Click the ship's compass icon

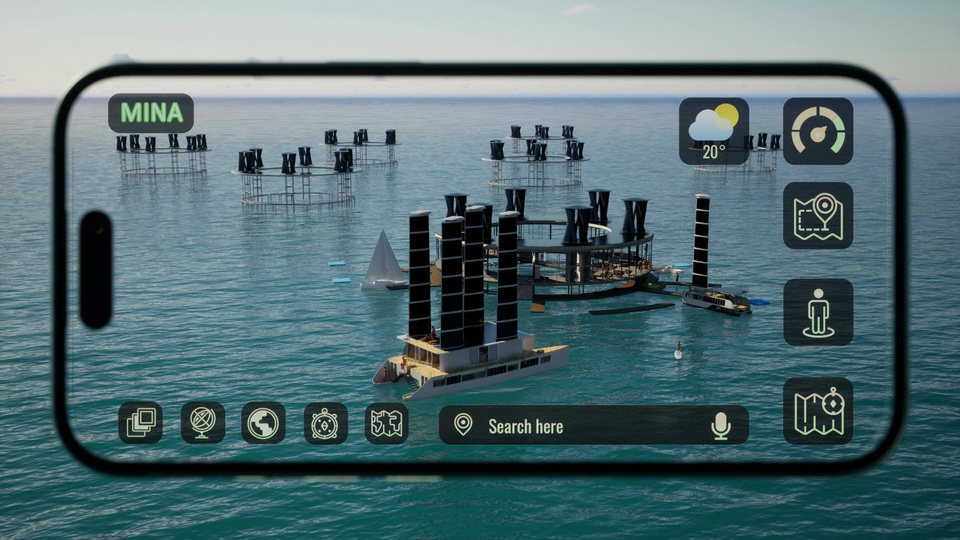tap(326, 423)
